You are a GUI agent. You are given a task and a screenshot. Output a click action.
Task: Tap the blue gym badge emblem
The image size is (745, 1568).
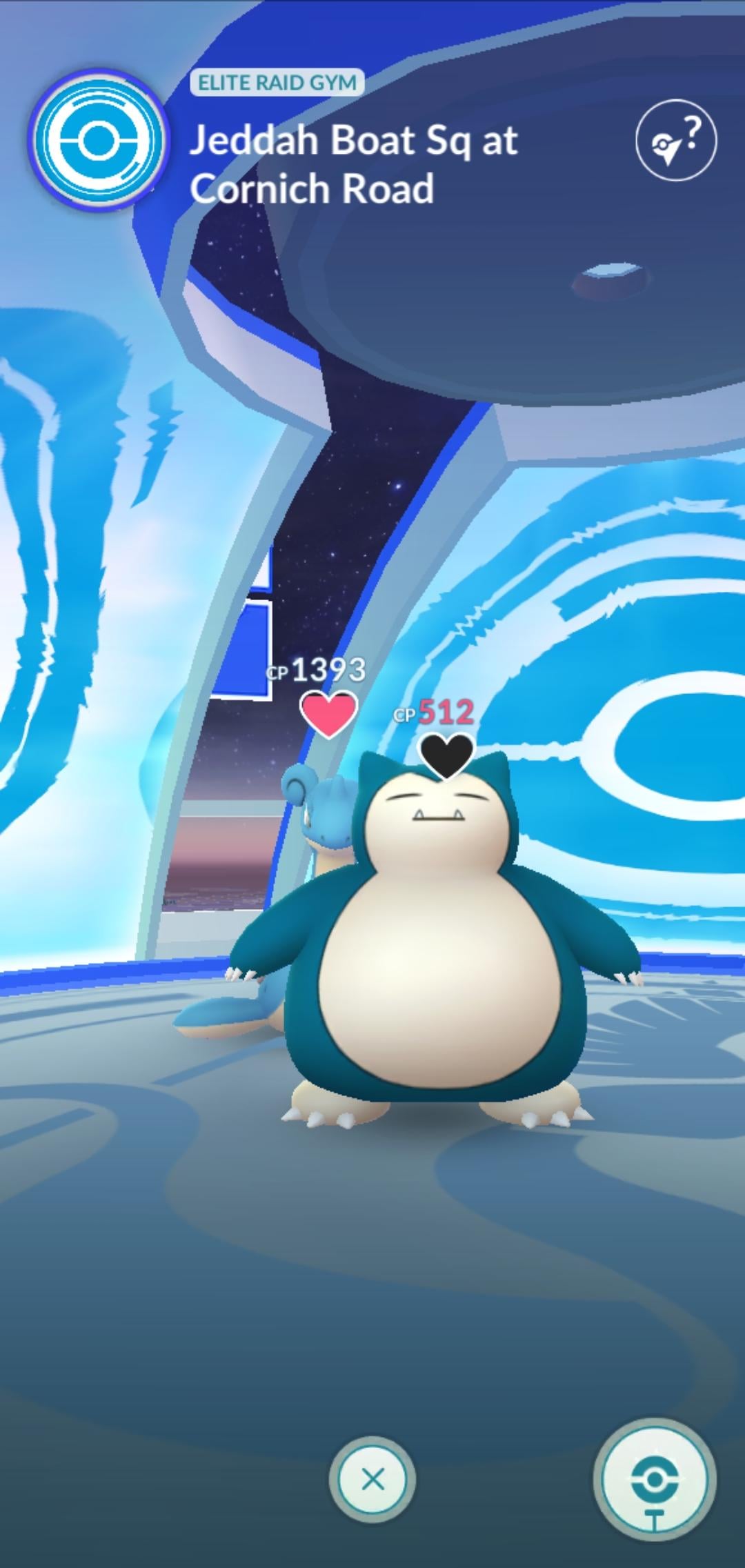click(x=99, y=141)
